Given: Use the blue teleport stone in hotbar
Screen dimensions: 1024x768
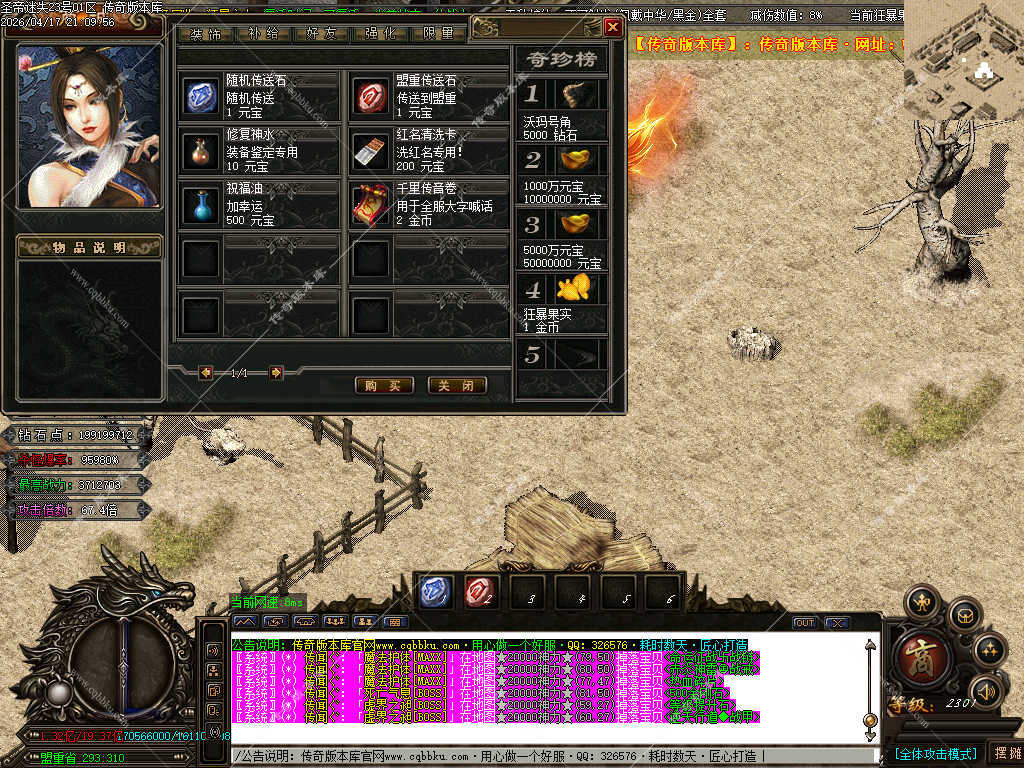Looking at the screenshot, I should tap(436, 590).
